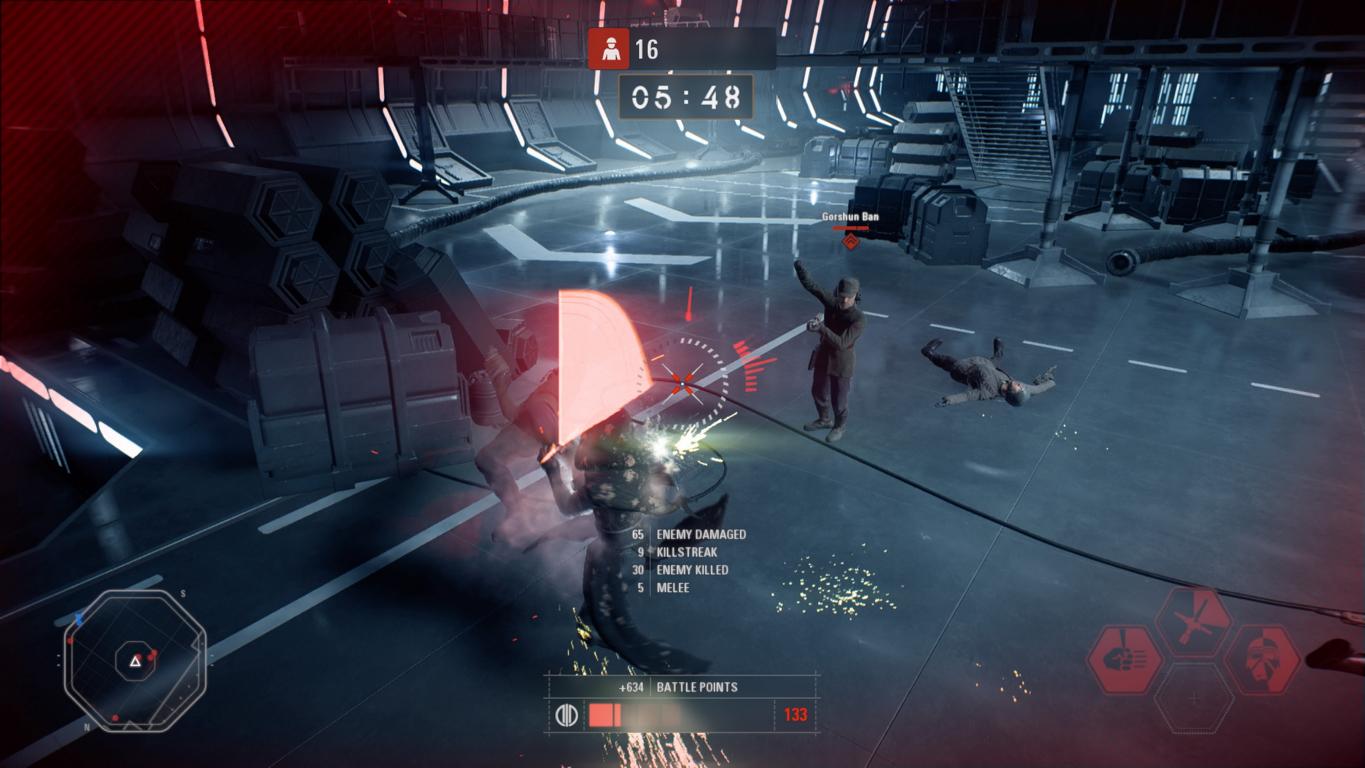Viewport: 1365px width, 768px height.
Task: Trigger the masked face ability
Action: coord(1262,659)
